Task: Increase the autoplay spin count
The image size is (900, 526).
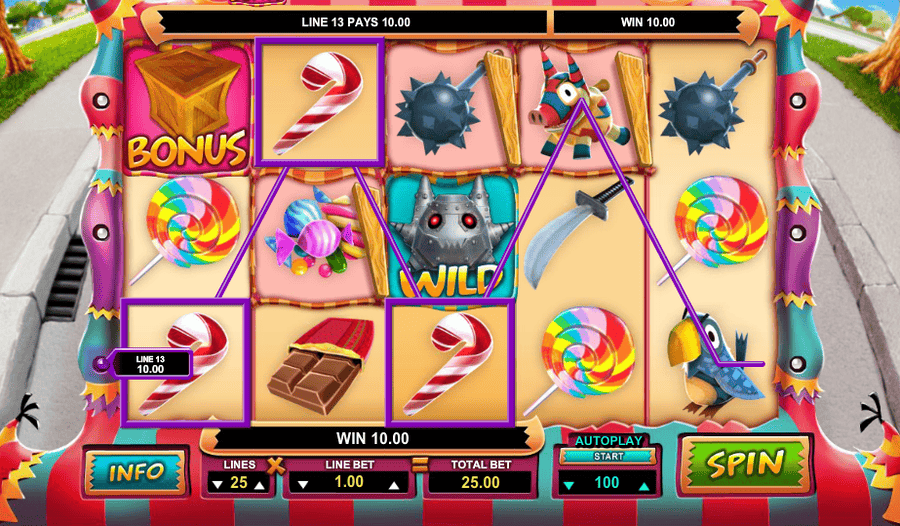Action: click(643, 485)
